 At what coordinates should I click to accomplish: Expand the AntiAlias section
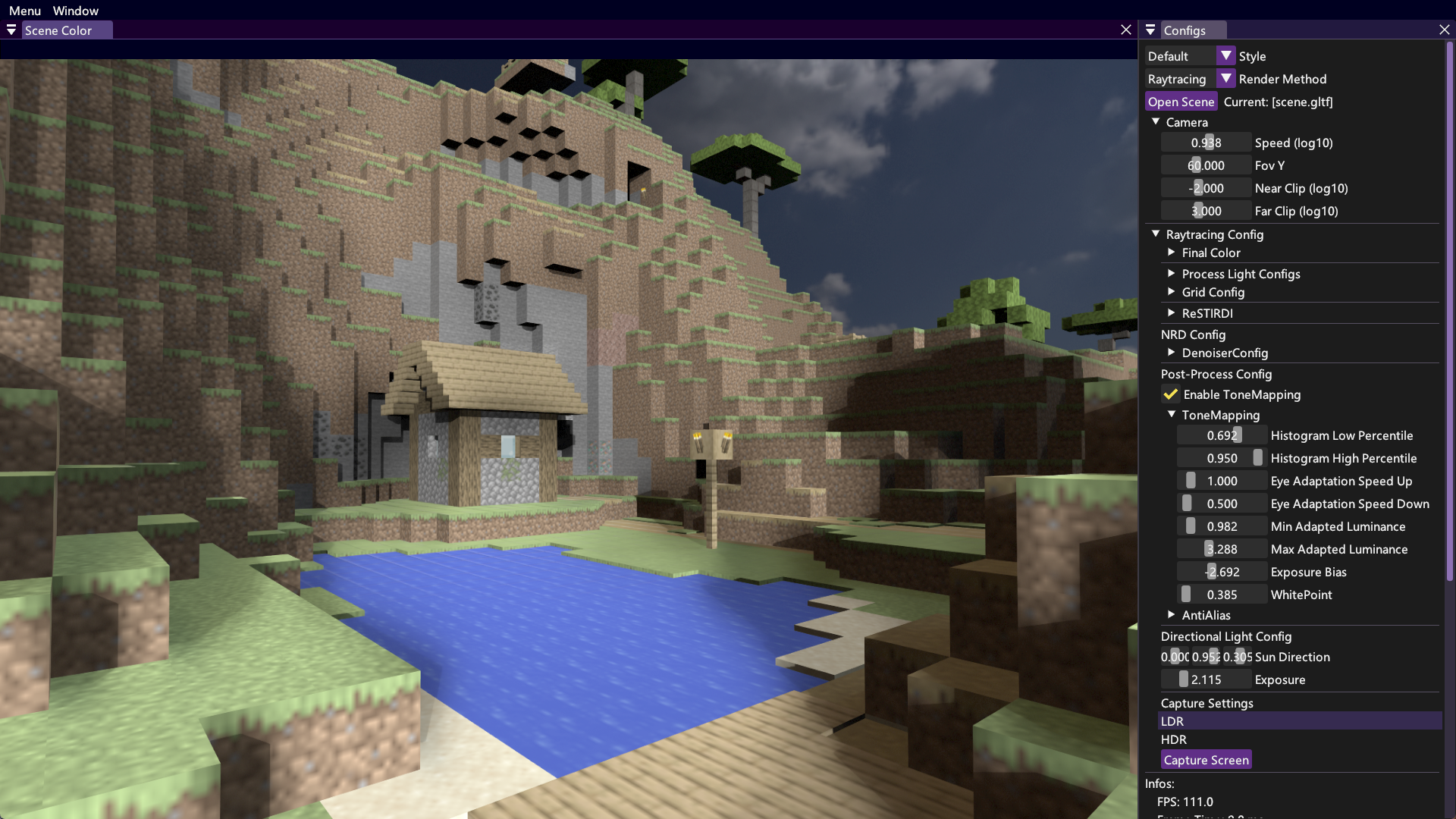[1172, 615]
